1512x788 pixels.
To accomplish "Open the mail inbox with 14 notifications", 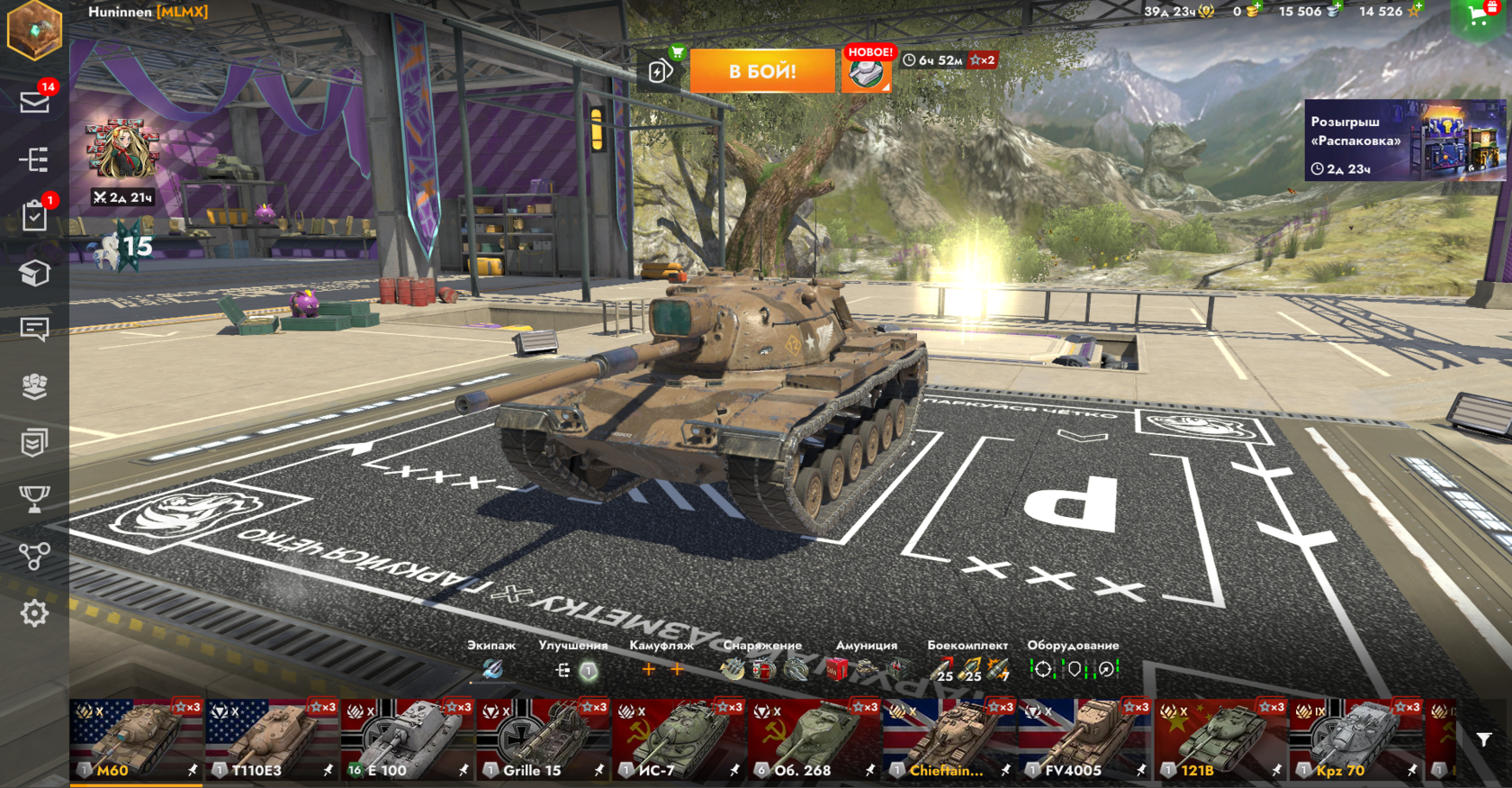I will (35, 102).
